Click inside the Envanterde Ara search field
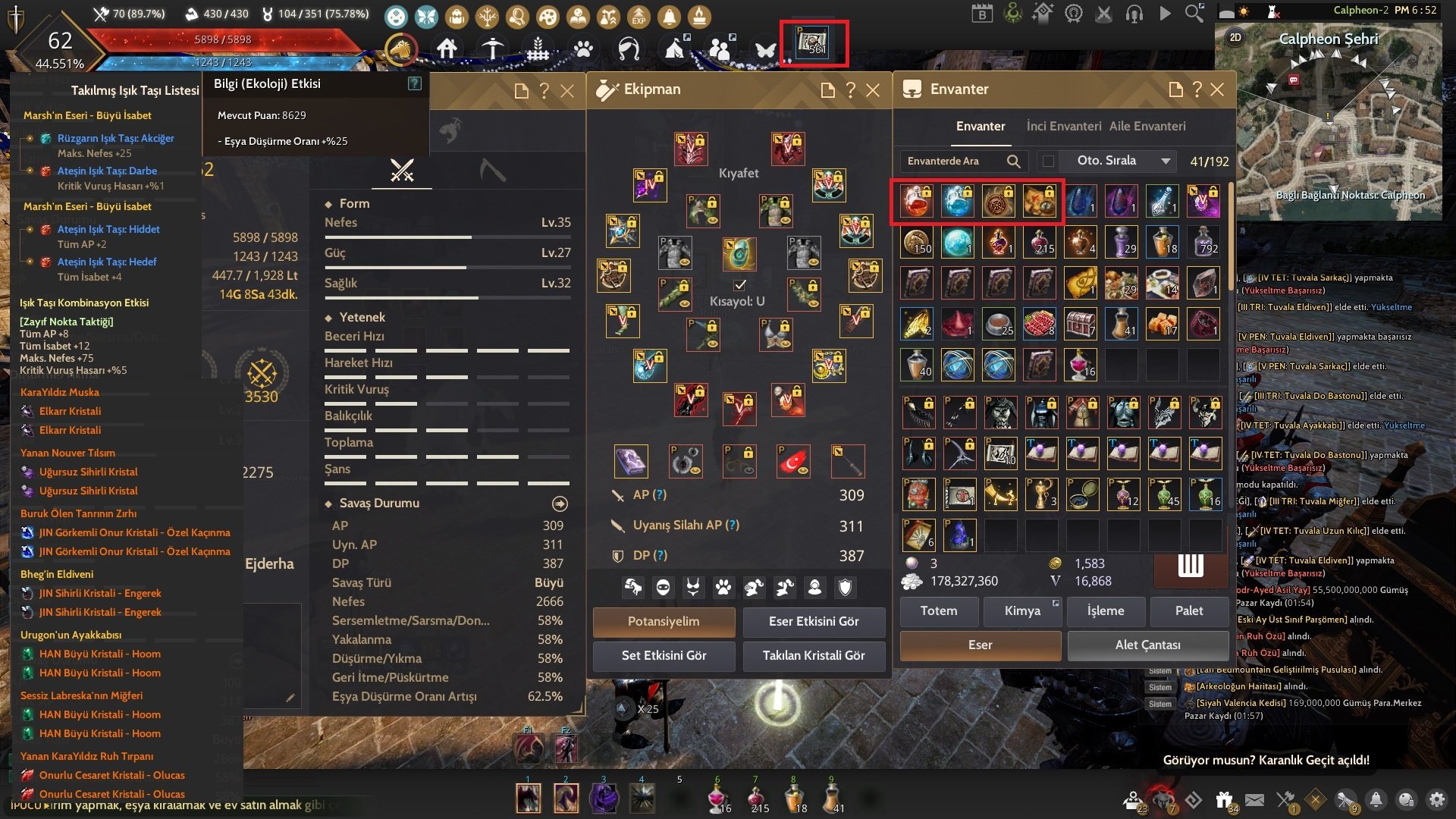The image size is (1456, 819). [x=948, y=161]
